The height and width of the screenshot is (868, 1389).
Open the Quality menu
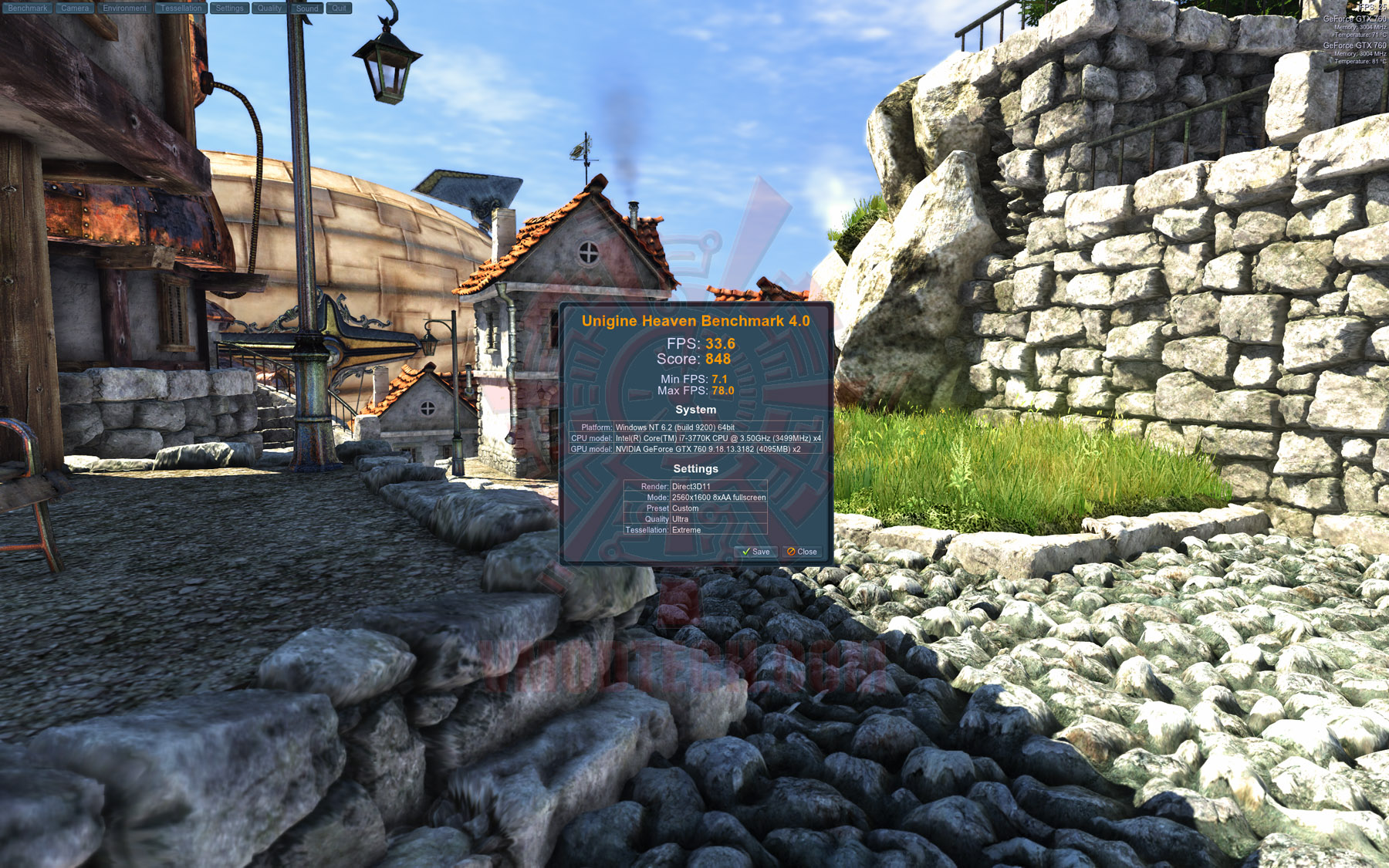[x=269, y=8]
